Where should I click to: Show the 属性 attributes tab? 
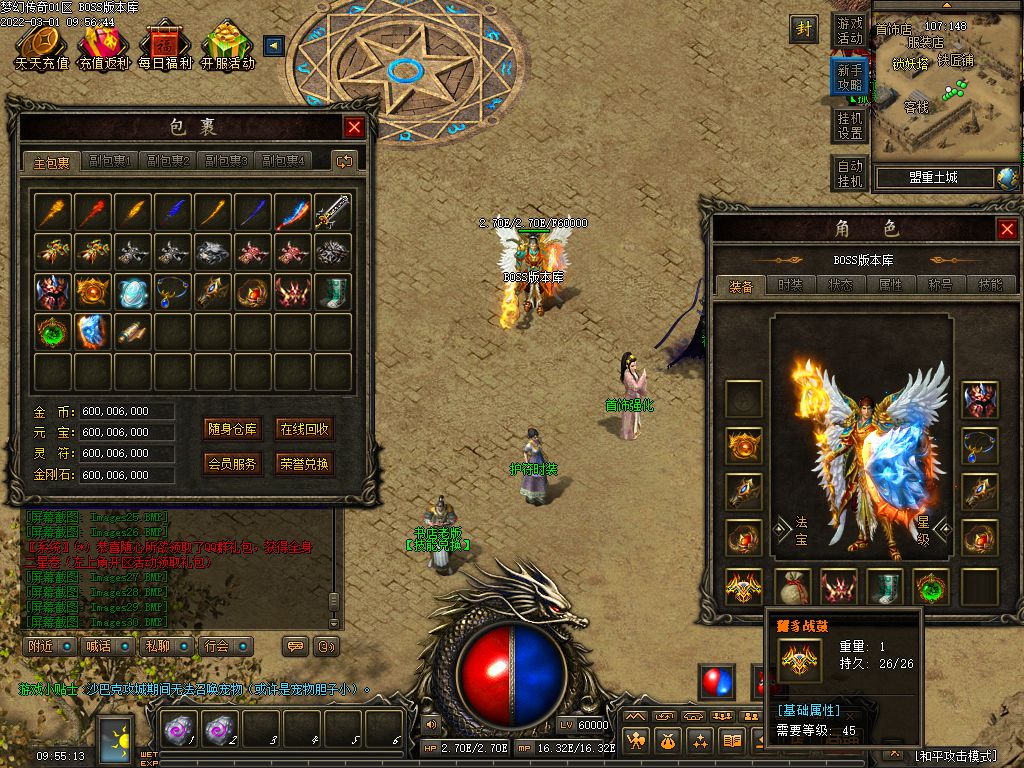[890, 285]
